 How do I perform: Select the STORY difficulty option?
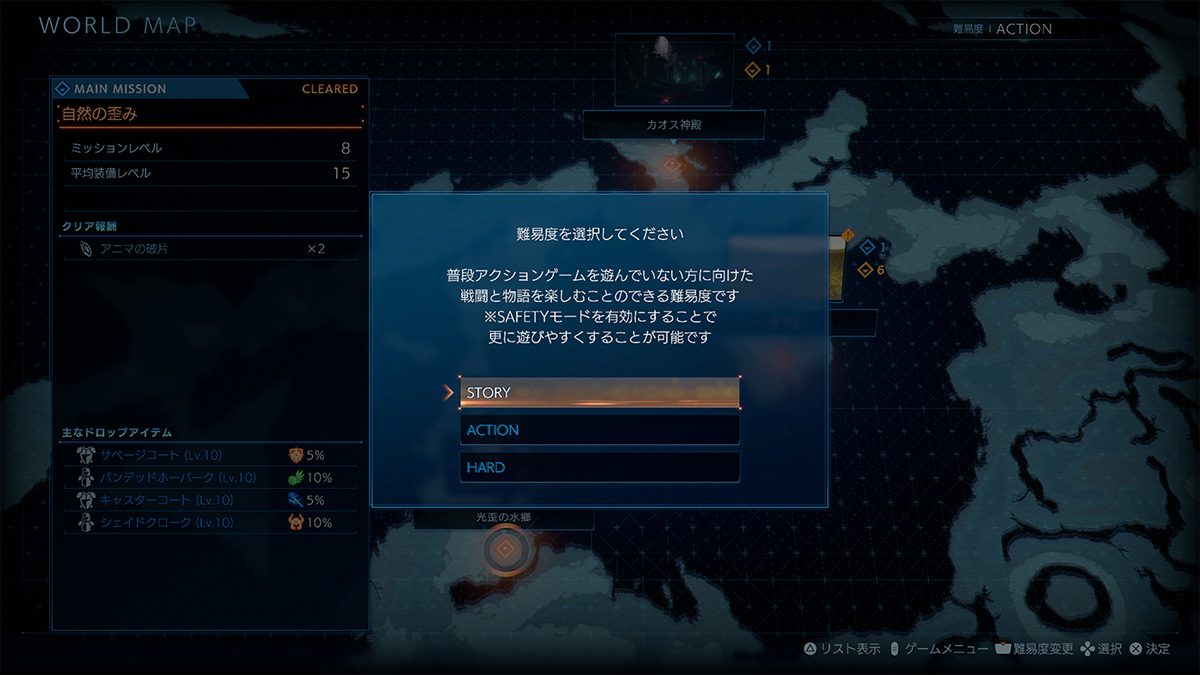pyautogui.click(x=599, y=392)
